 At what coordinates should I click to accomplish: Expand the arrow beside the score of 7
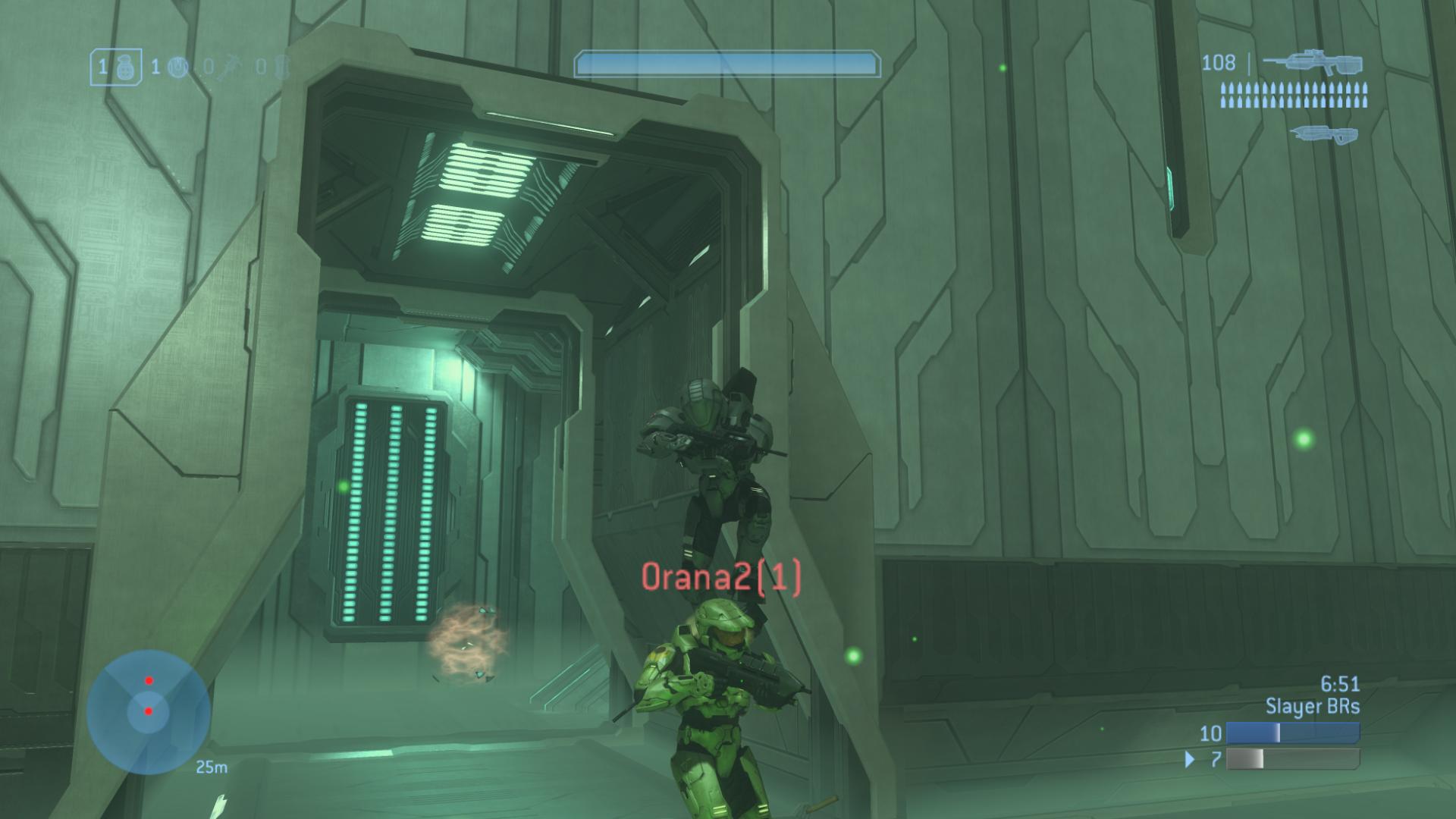1190,759
